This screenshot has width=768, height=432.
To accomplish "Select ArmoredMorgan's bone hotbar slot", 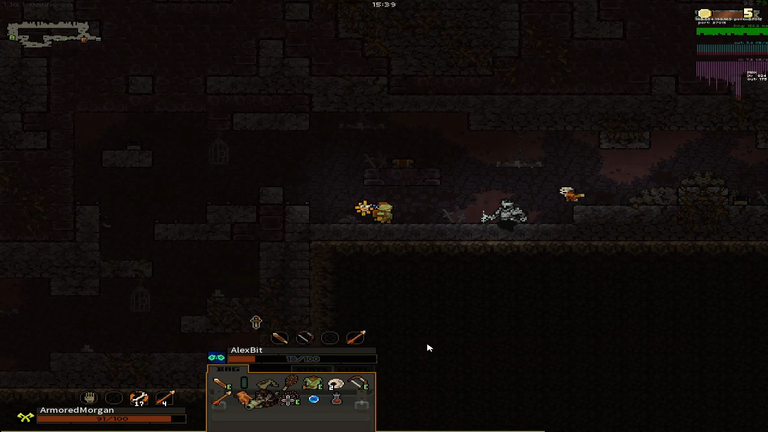I will click(139, 398).
